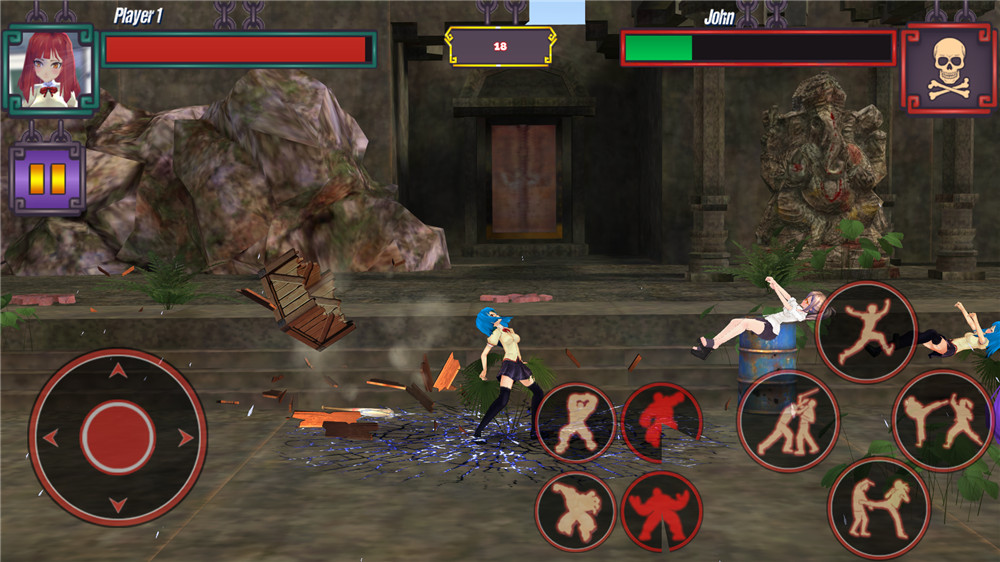Select the red crouching-figure special move
The image size is (1000, 562).
coord(661,422)
